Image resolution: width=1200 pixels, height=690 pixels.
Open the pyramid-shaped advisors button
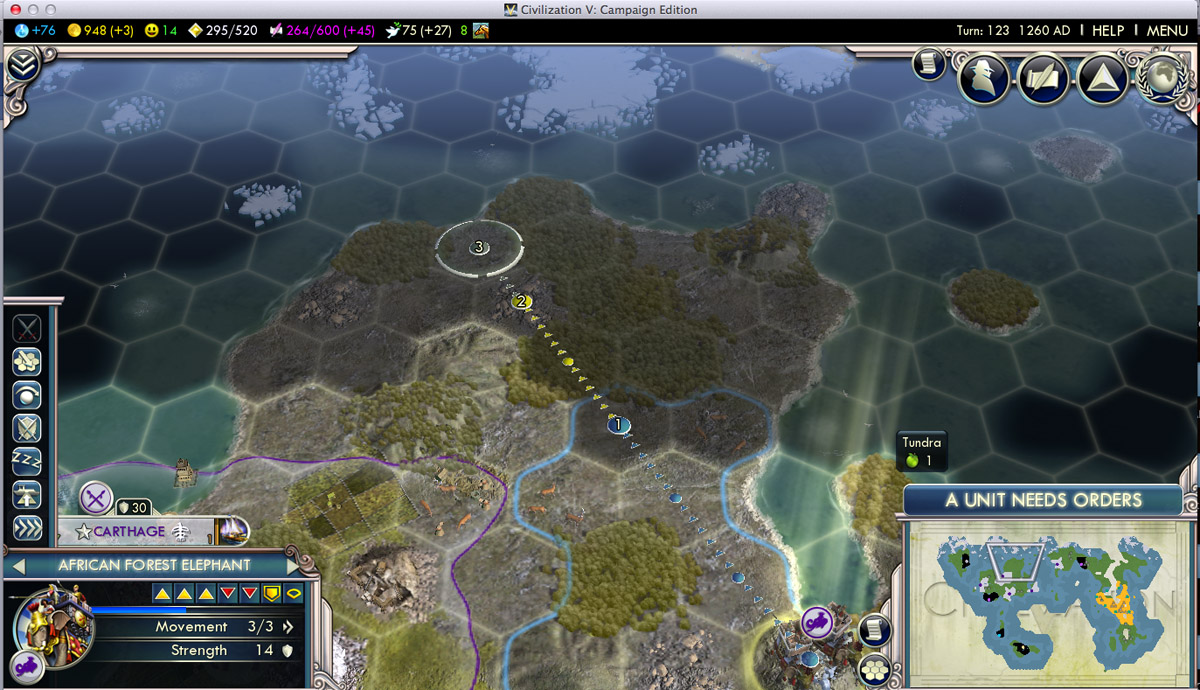[1102, 79]
